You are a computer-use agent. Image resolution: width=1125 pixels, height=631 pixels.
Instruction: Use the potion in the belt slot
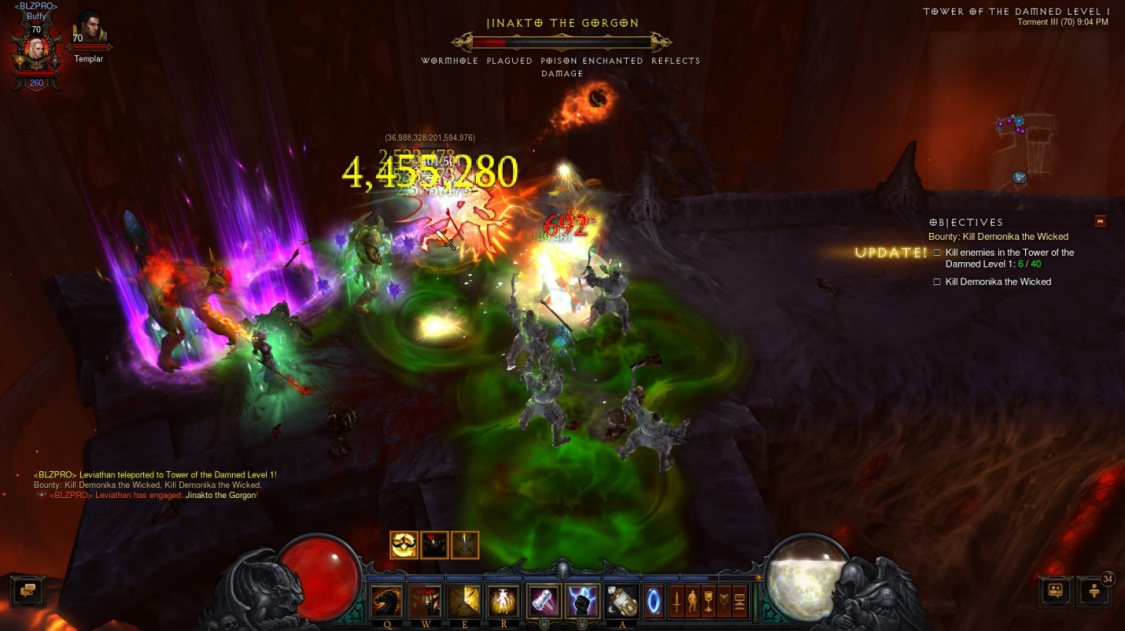(x=622, y=601)
